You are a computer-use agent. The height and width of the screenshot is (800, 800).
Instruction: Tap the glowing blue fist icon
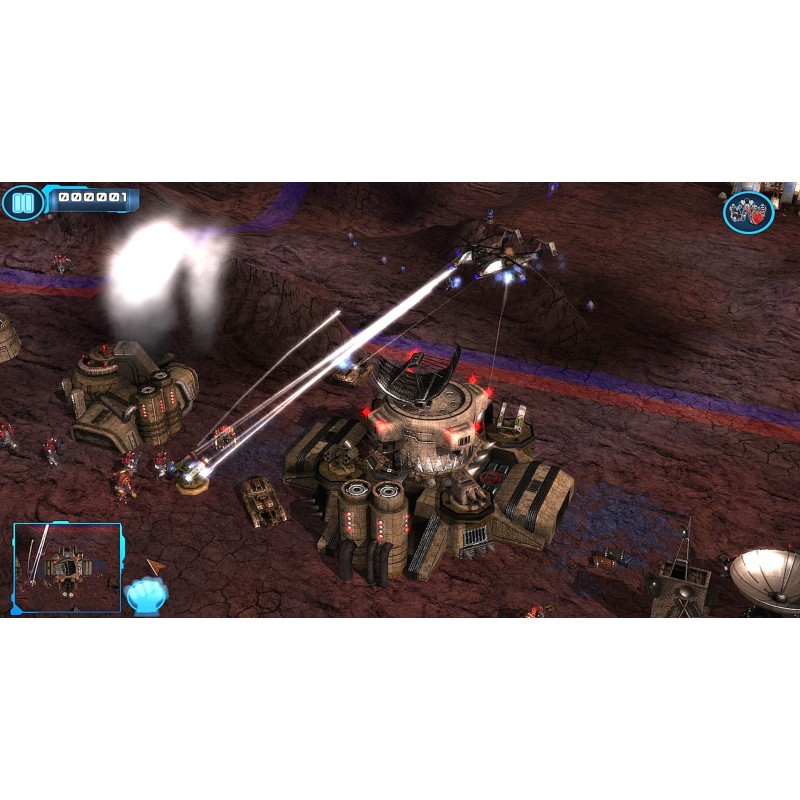[x=146, y=596]
